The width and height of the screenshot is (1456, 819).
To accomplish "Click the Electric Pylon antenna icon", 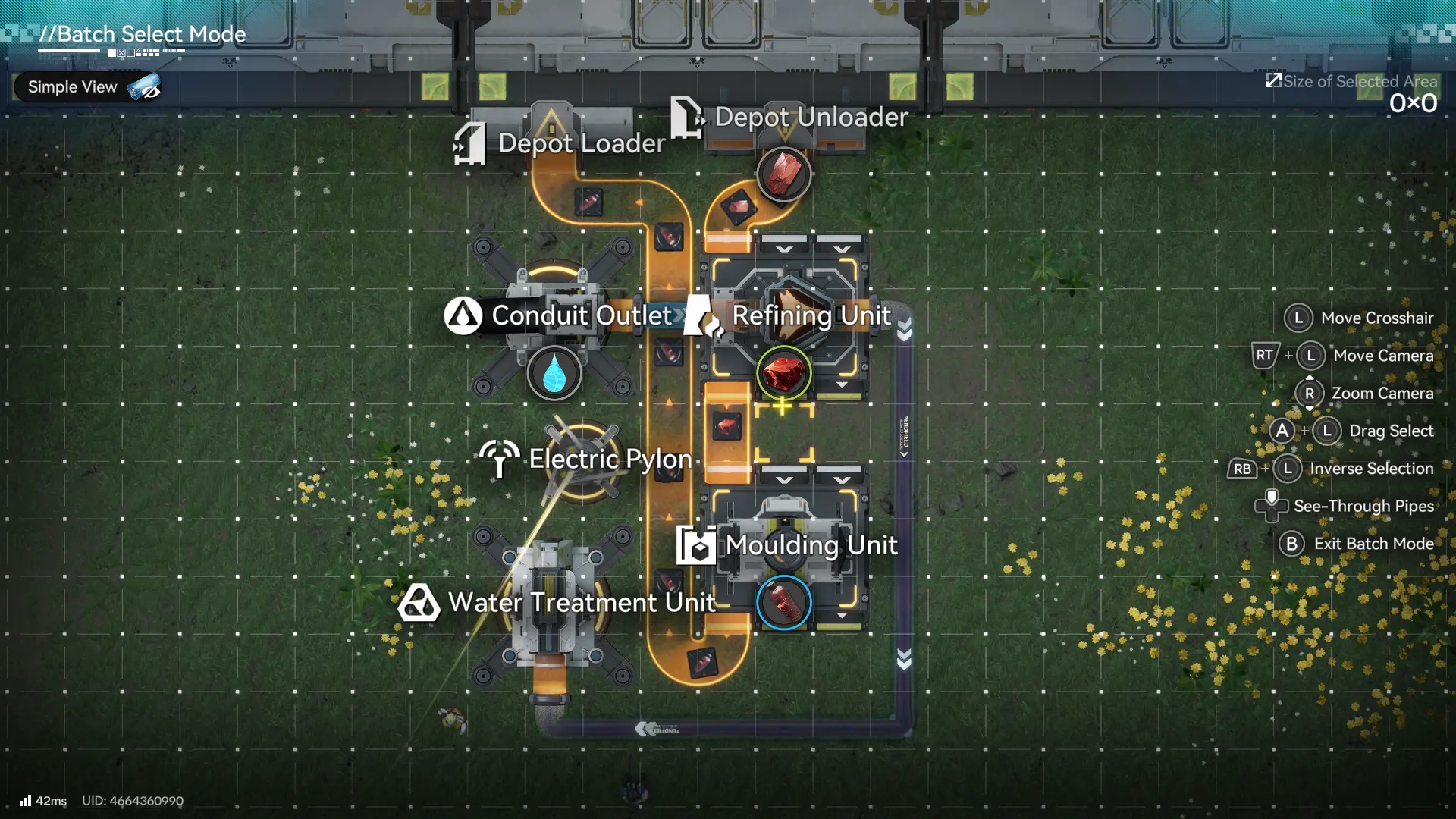I will (x=498, y=458).
